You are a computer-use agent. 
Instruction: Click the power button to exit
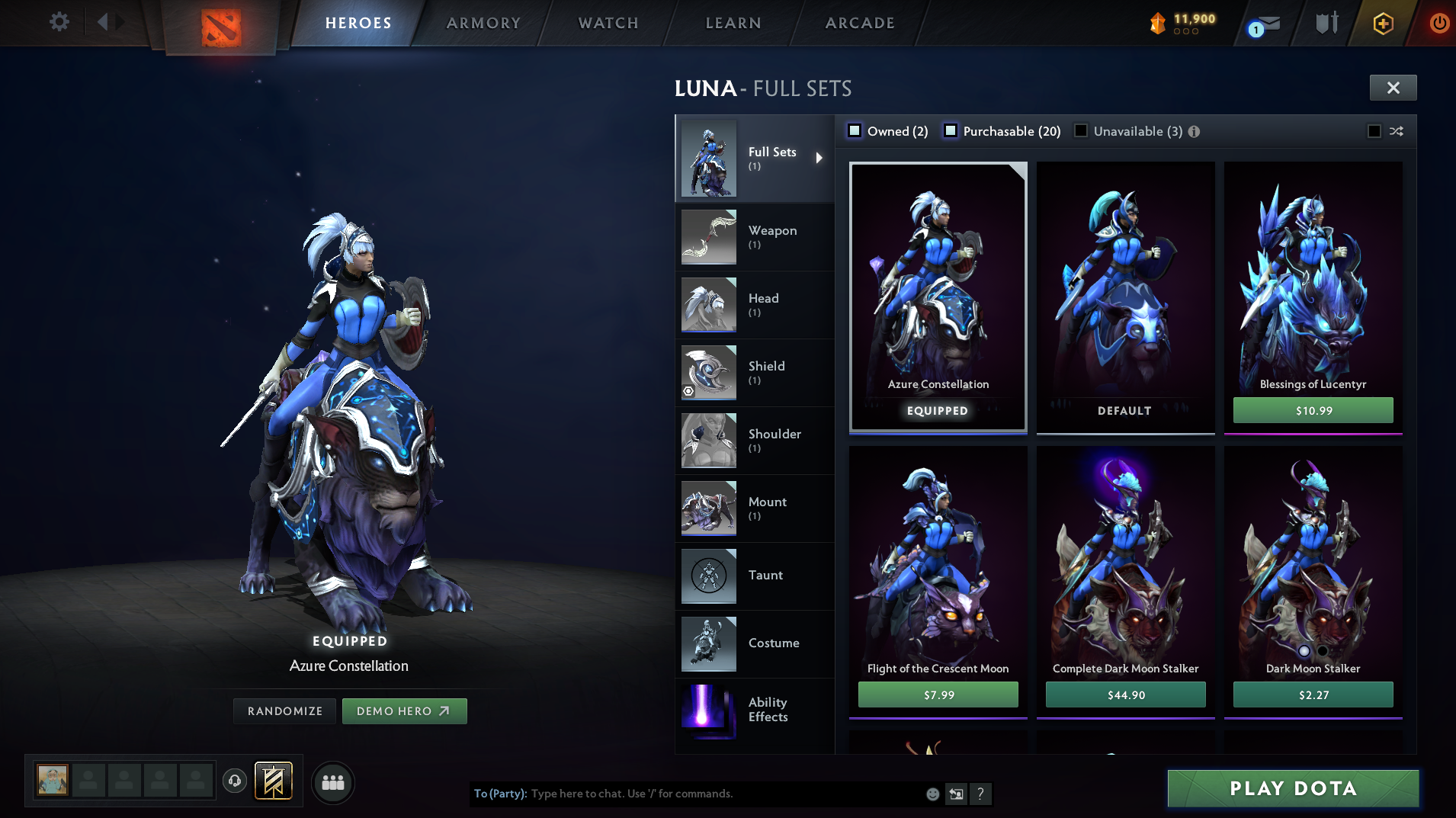1439,23
